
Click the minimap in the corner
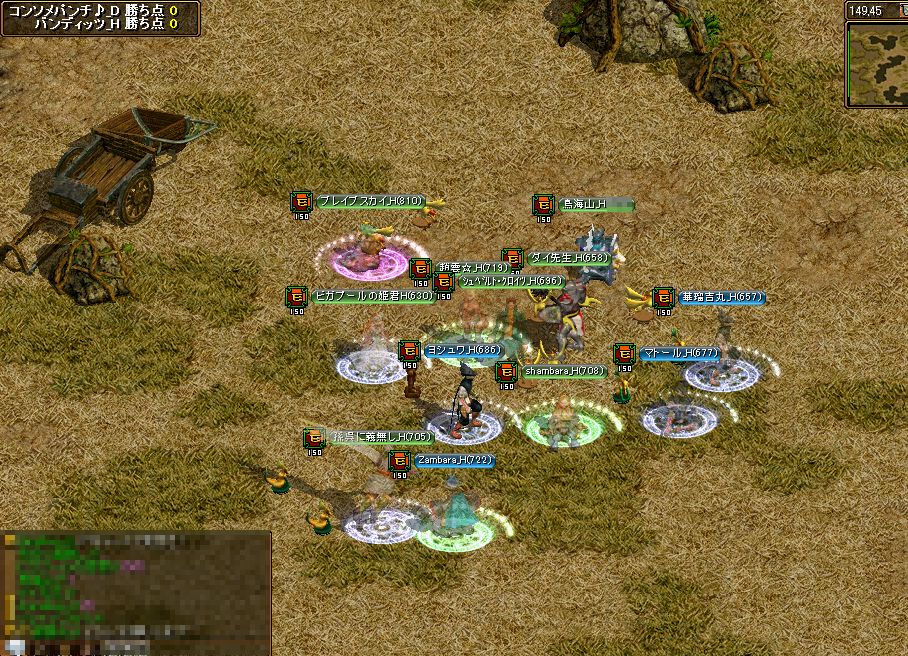[877, 64]
